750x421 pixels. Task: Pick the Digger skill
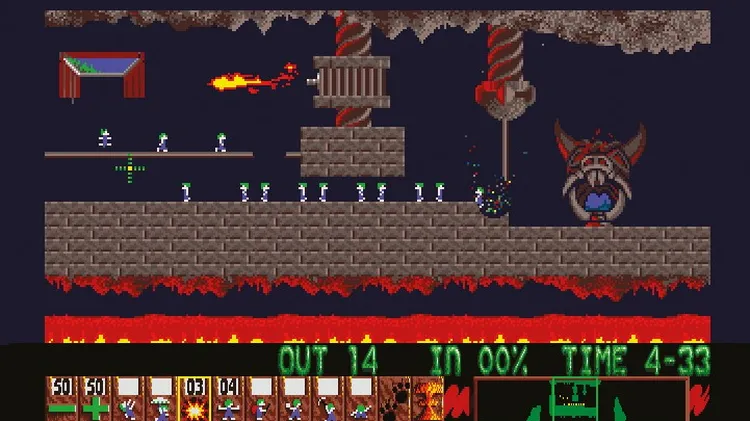(x=359, y=400)
